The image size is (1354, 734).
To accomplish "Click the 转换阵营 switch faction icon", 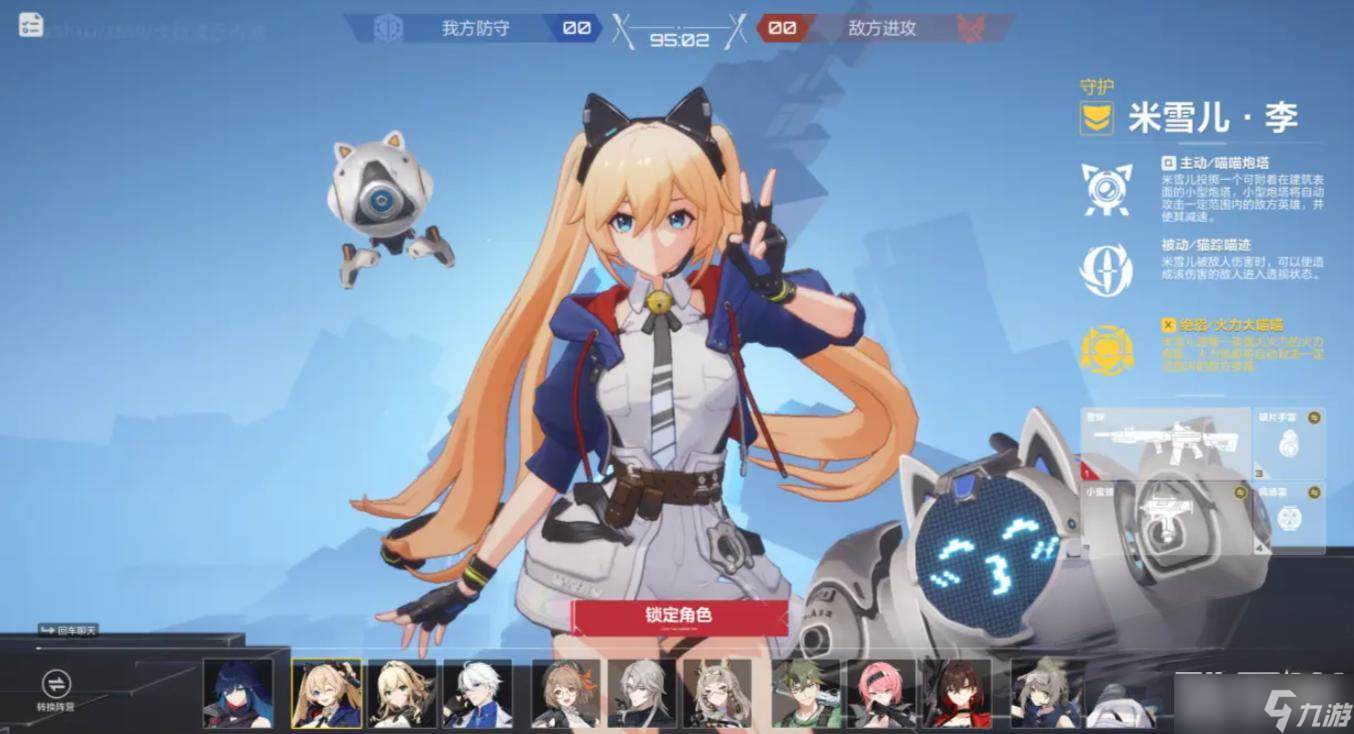I will (x=55, y=686).
